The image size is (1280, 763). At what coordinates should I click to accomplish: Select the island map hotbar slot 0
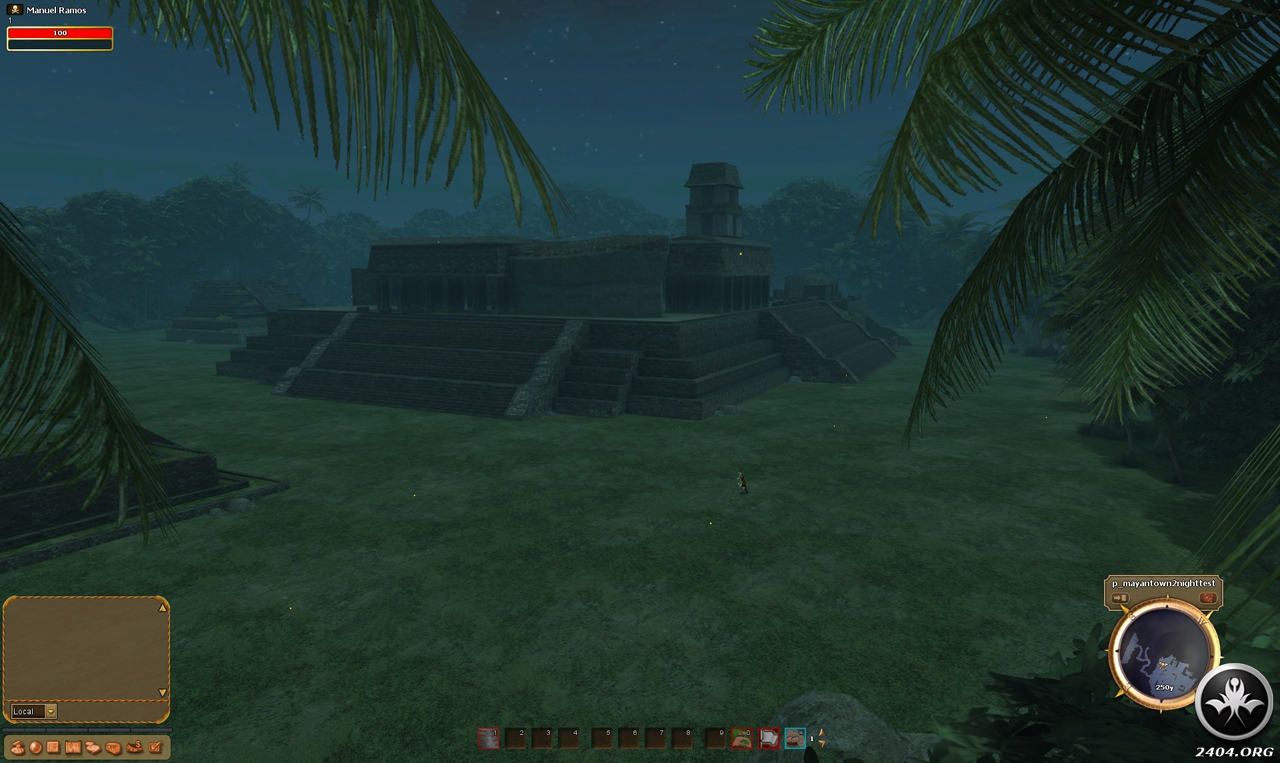pyautogui.click(x=741, y=738)
